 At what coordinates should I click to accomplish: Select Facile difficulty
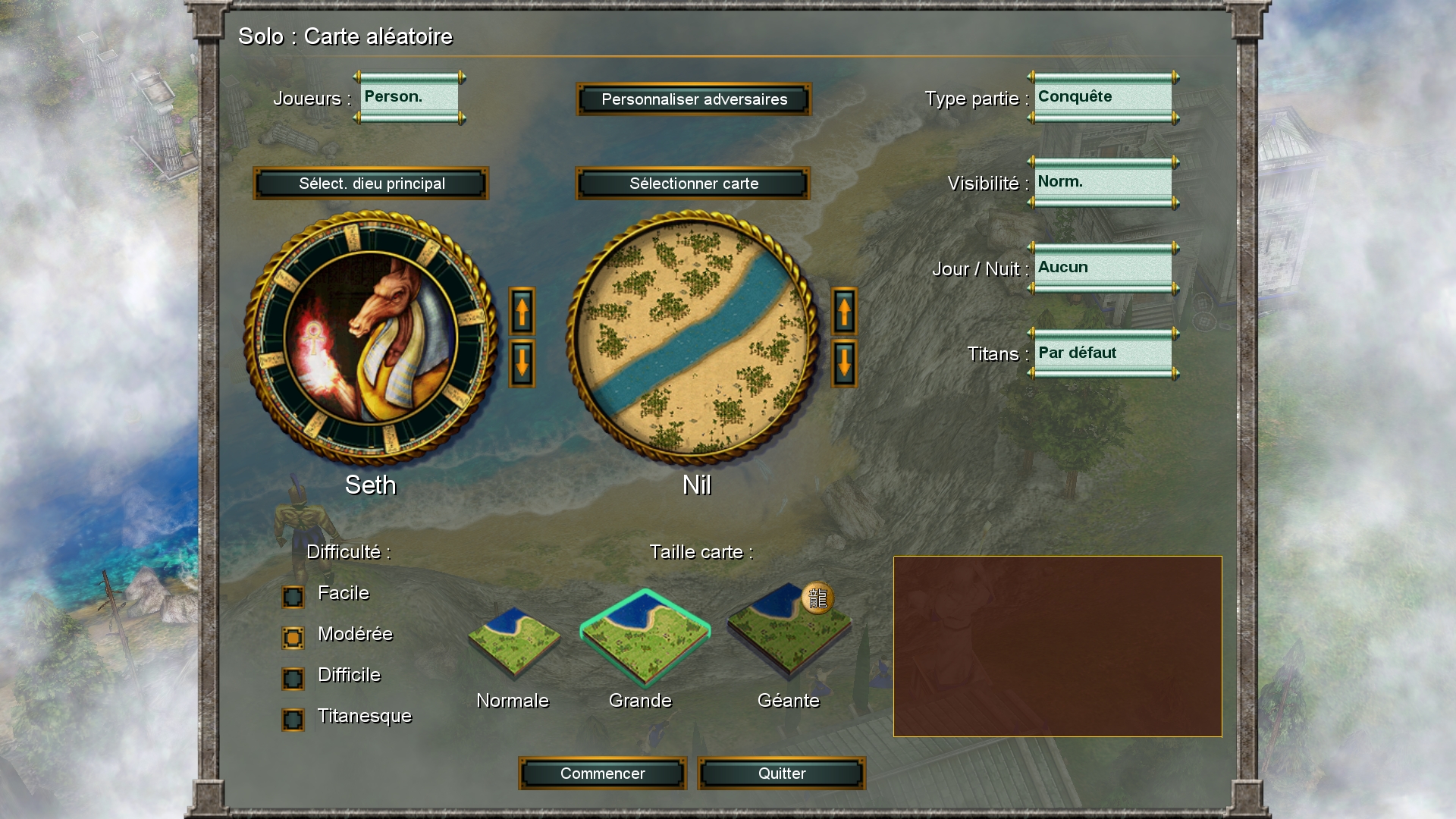pyautogui.click(x=293, y=597)
